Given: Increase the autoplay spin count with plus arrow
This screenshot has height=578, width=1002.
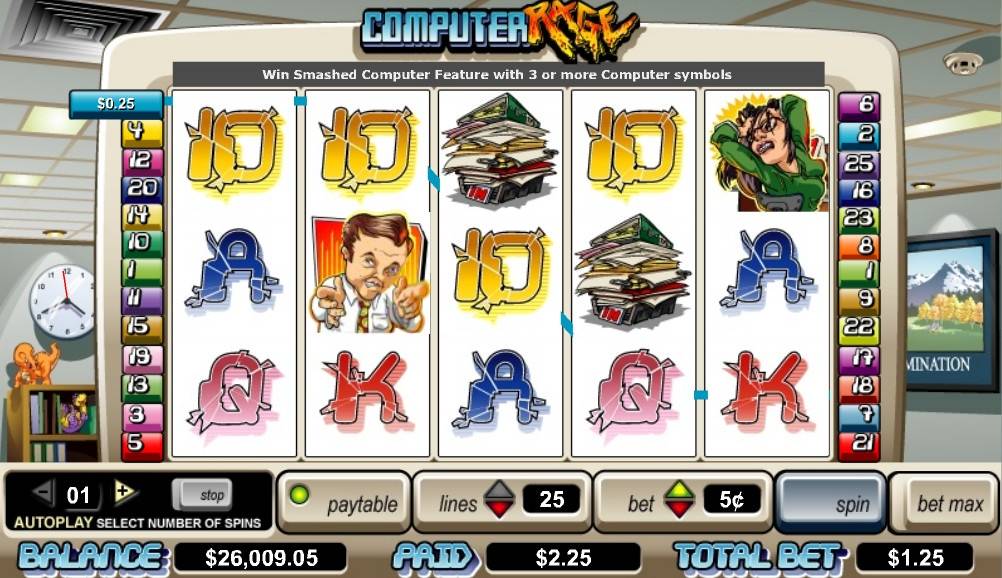Looking at the screenshot, I should [x=124, y=491].
